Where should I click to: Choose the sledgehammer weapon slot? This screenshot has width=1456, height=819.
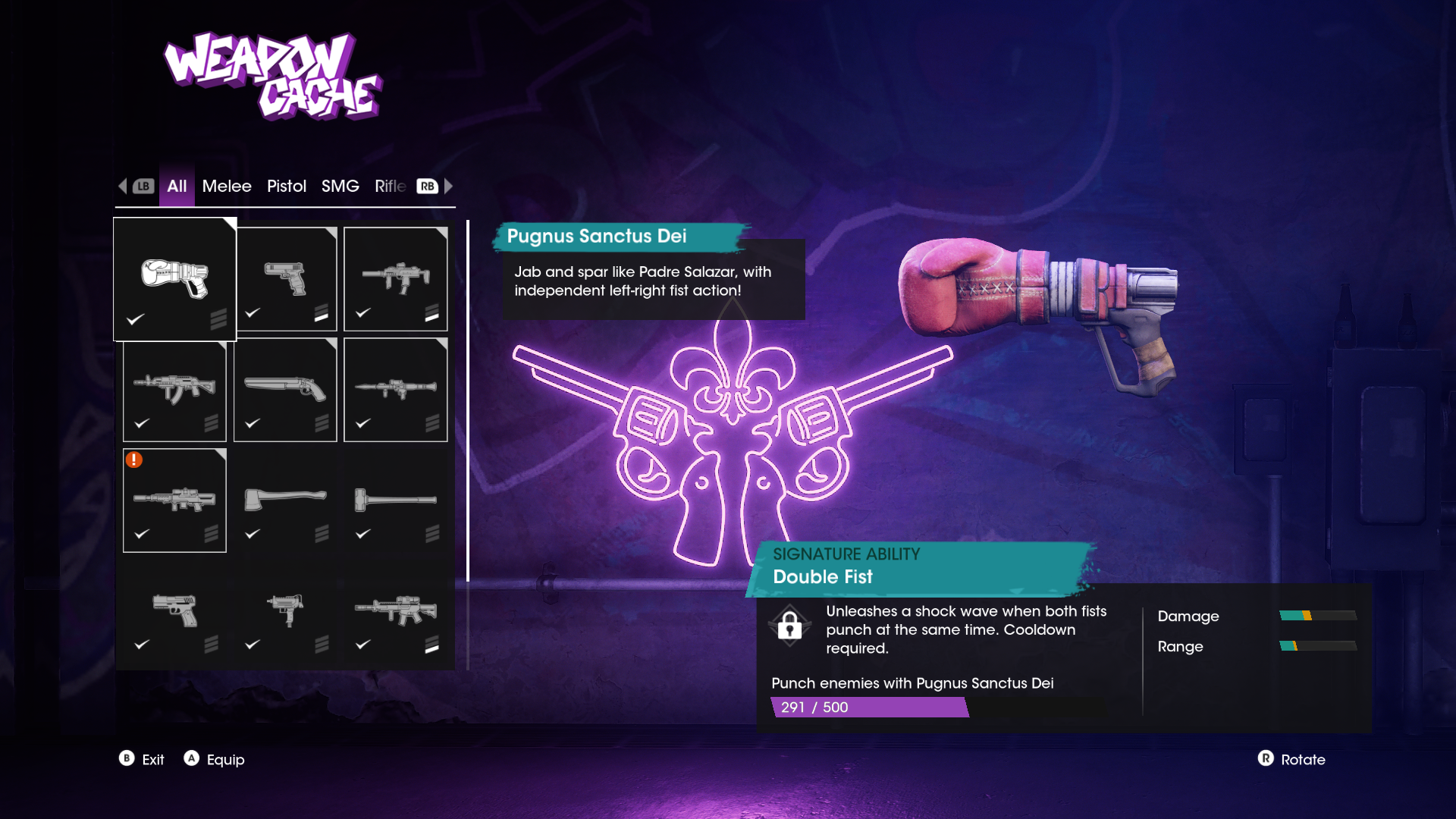coord(395,500)
